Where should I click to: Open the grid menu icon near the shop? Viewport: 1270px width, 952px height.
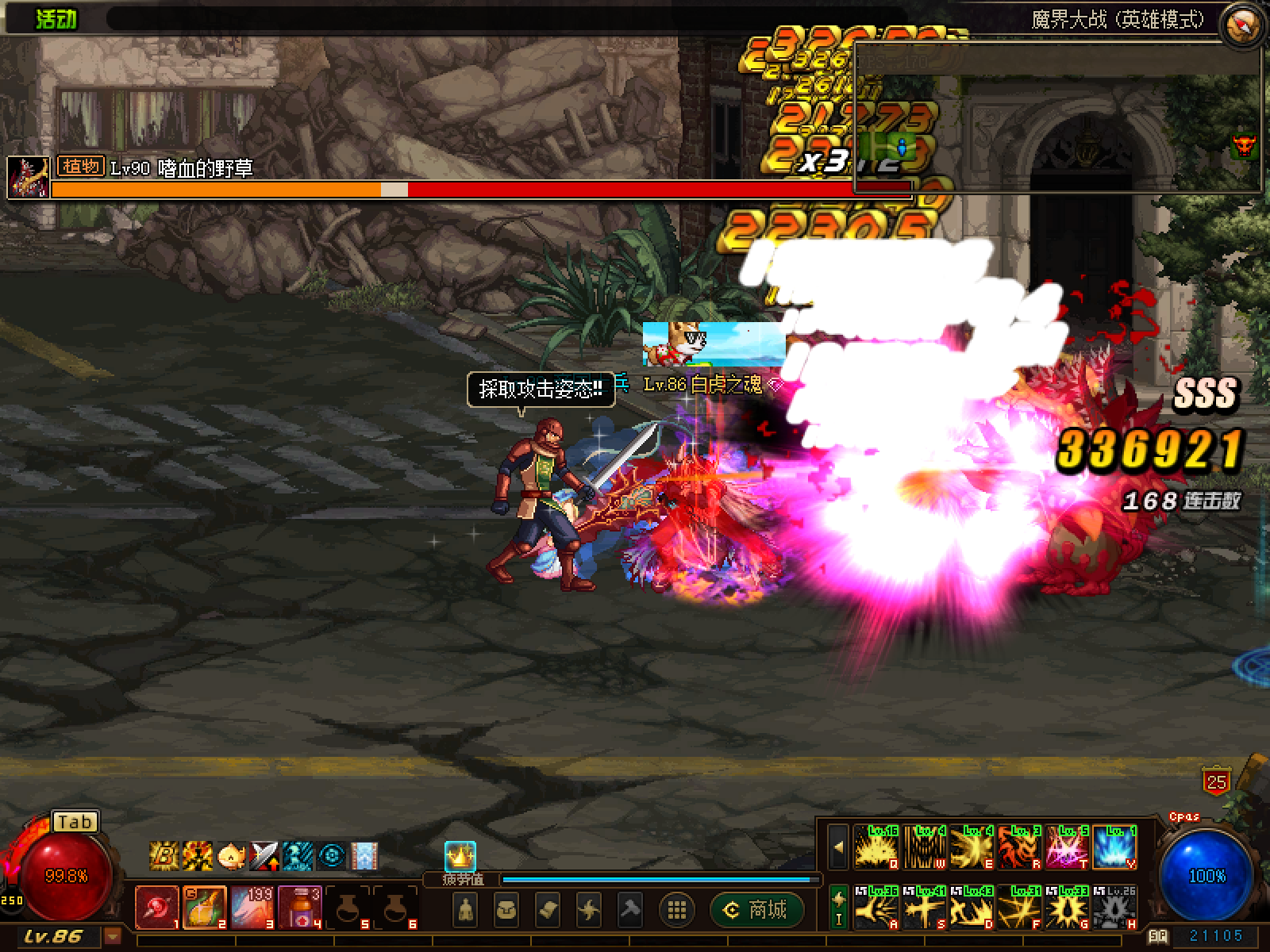(x=675, y=909)
